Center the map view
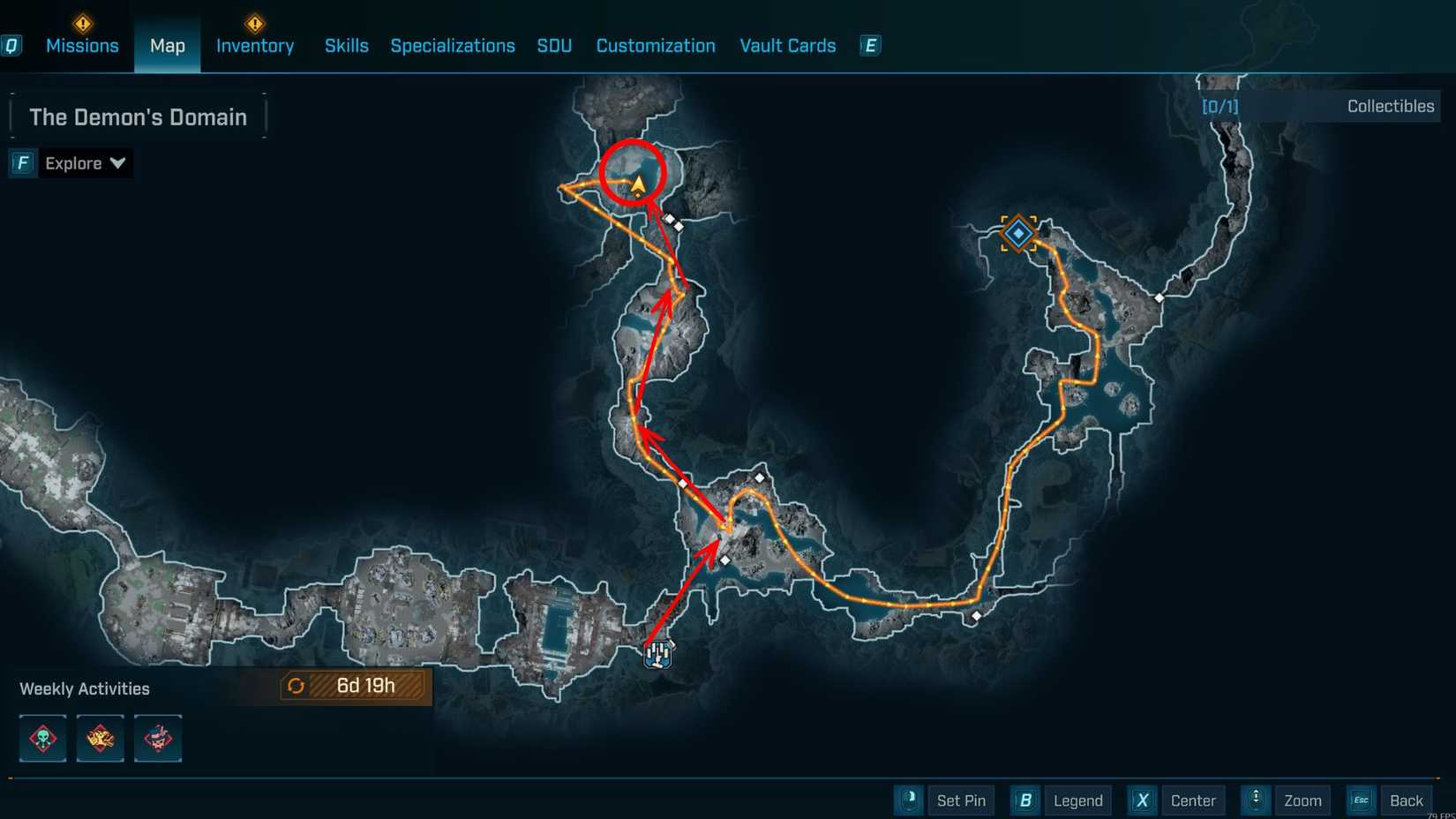Viewport: 1456px width, 819px height. pyautogui.click(x=1193, y=800)
